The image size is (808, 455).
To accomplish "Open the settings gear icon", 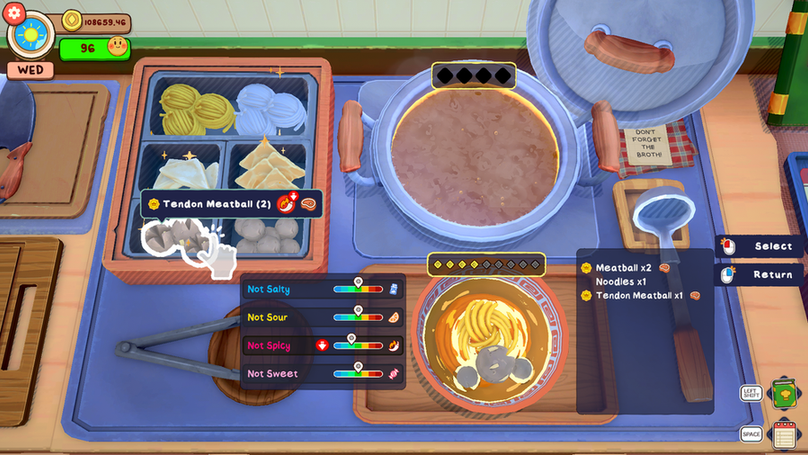I will [x=14, y=13].
